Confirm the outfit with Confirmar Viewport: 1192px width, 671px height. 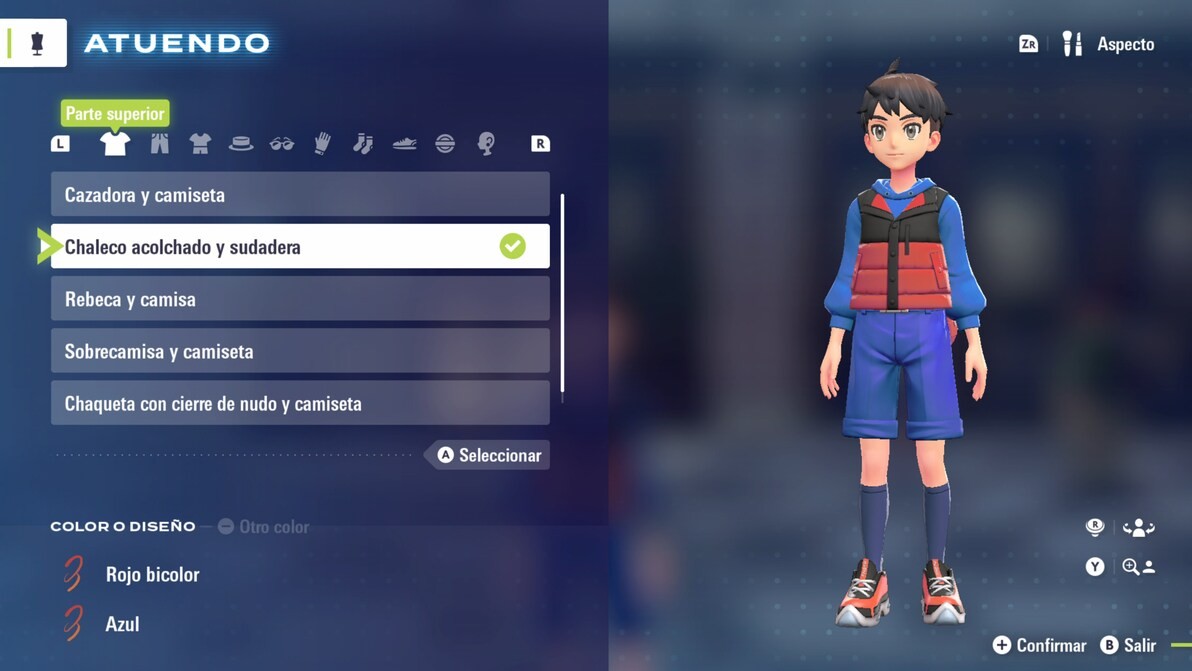click(x=1039, y=646)
